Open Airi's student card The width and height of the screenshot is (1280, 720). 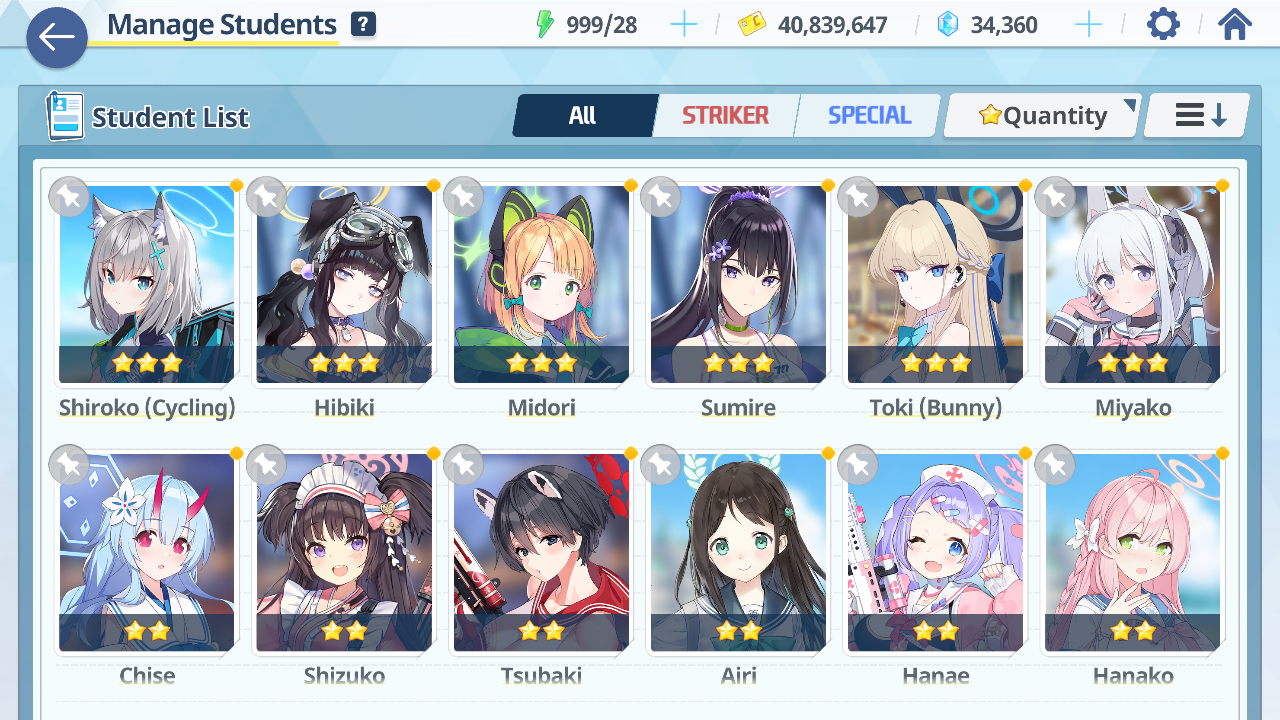(x=738, y=553)
